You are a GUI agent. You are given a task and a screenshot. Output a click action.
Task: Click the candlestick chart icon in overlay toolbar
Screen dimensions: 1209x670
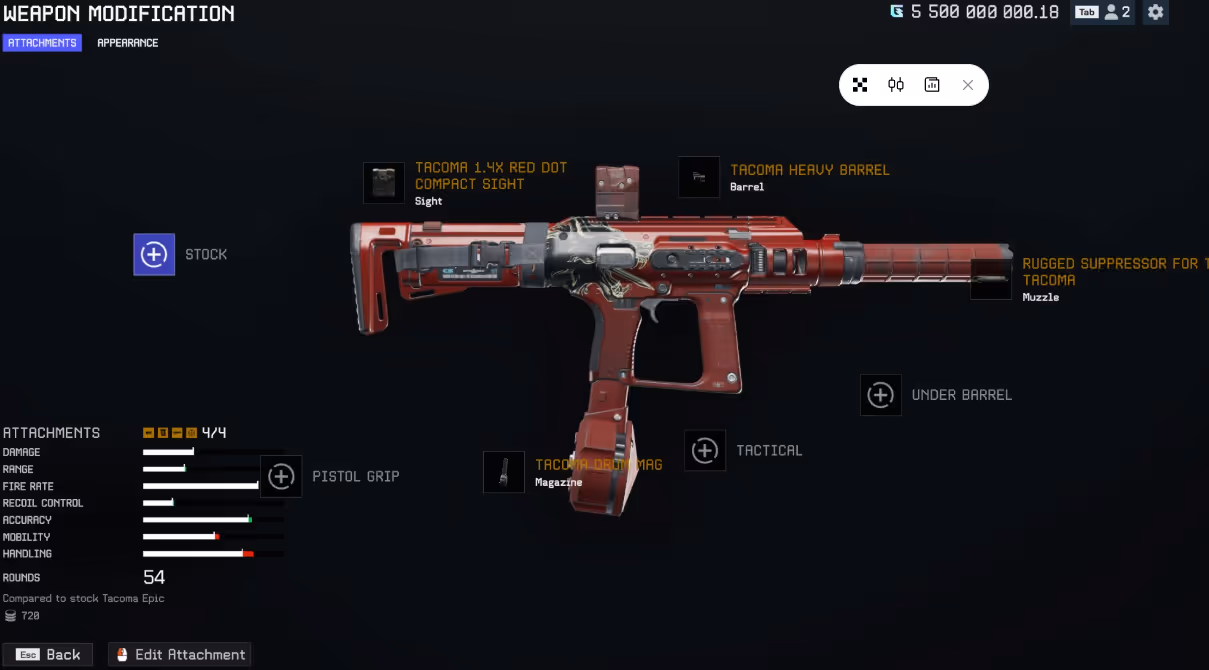tap(896, 85)
